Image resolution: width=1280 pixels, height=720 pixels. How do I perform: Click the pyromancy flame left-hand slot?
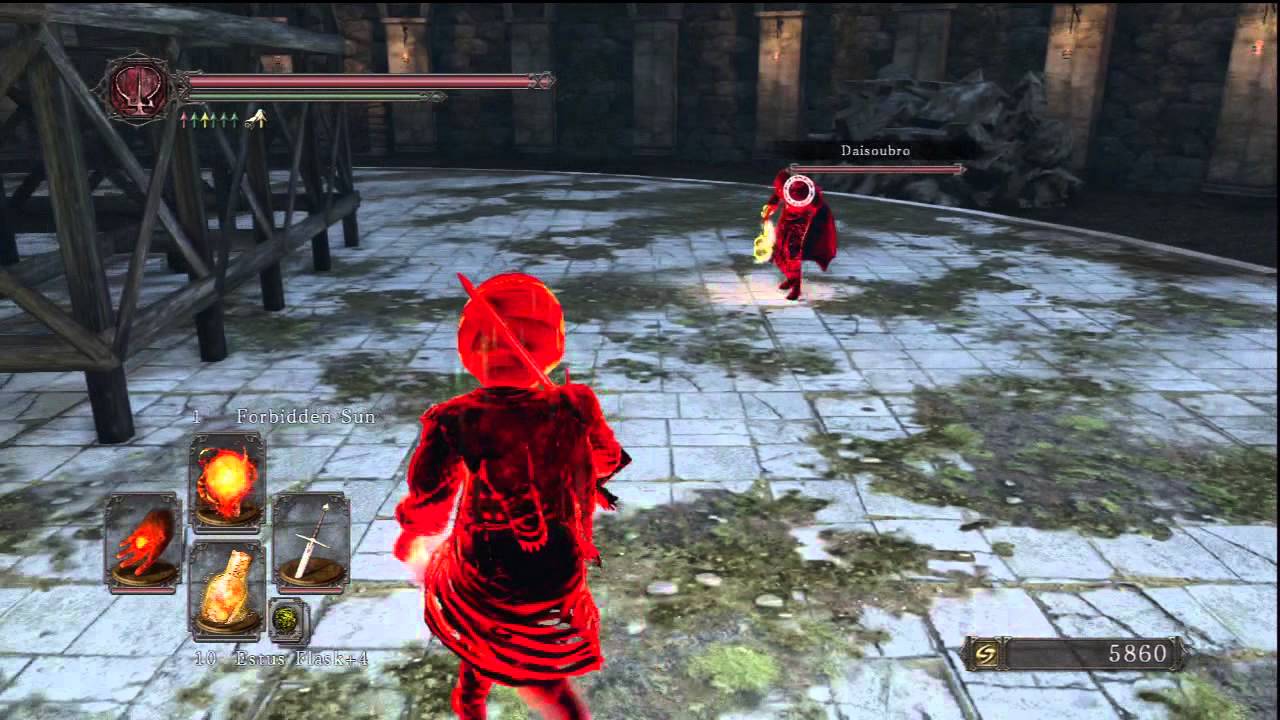coord(144,541)
